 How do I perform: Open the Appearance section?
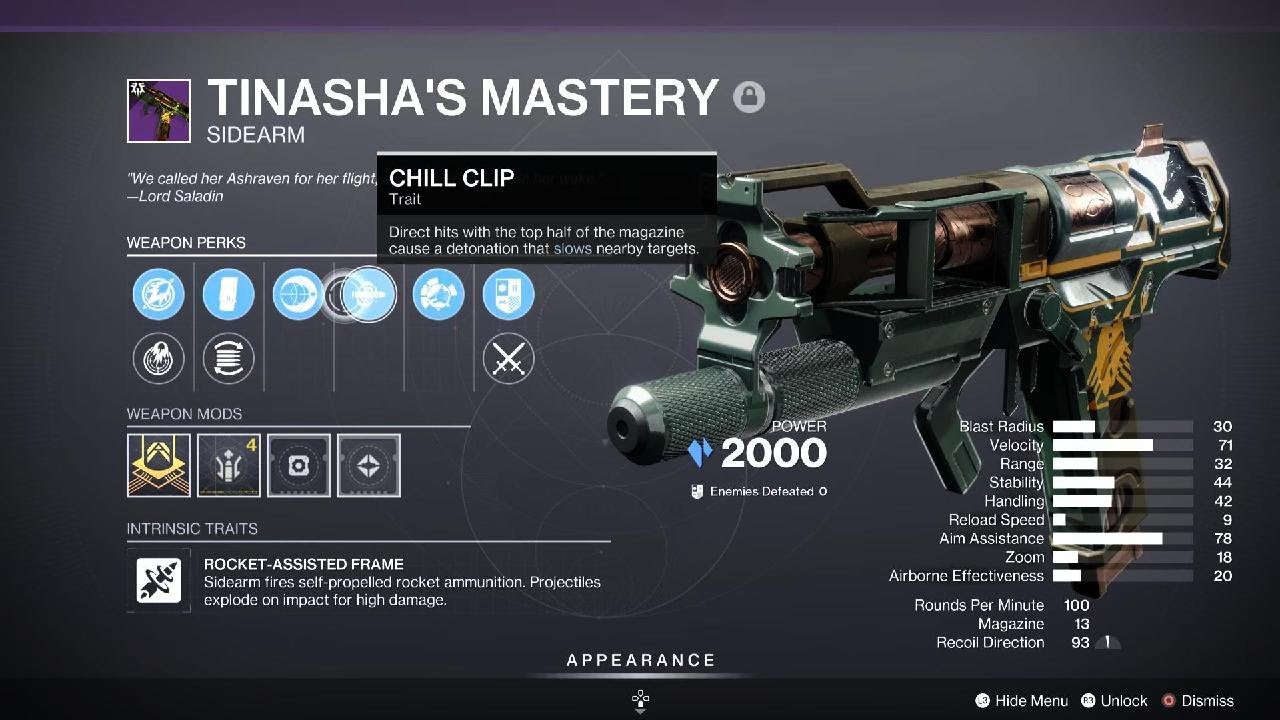point(640,661)
